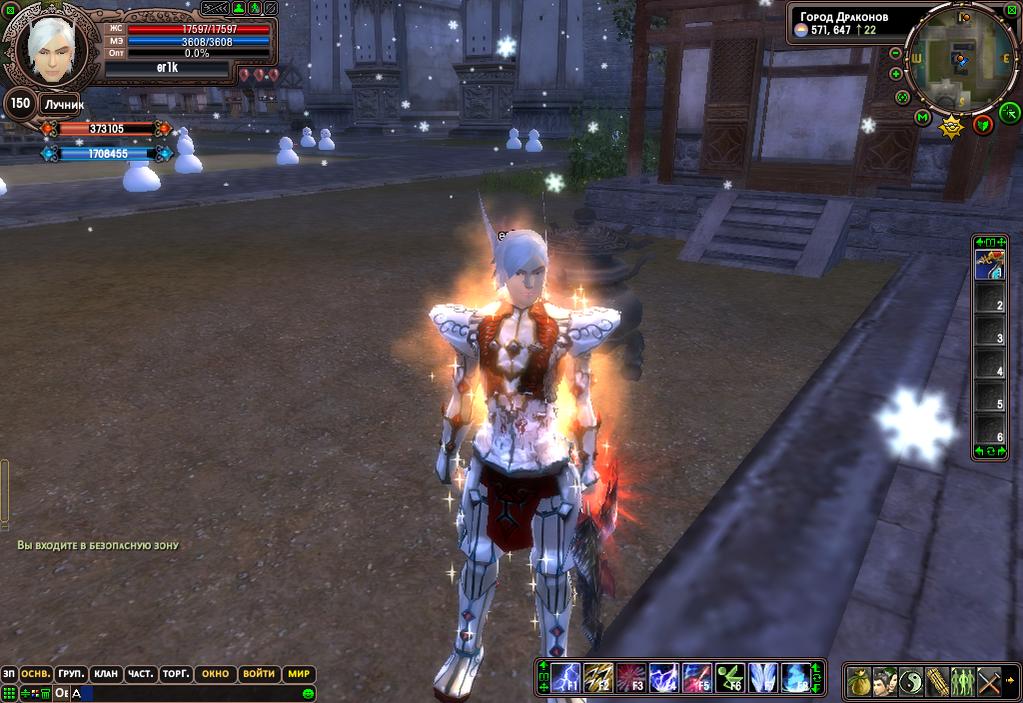
Task: Activate the F6 green leaping figure skill
Action: [729, 678]
